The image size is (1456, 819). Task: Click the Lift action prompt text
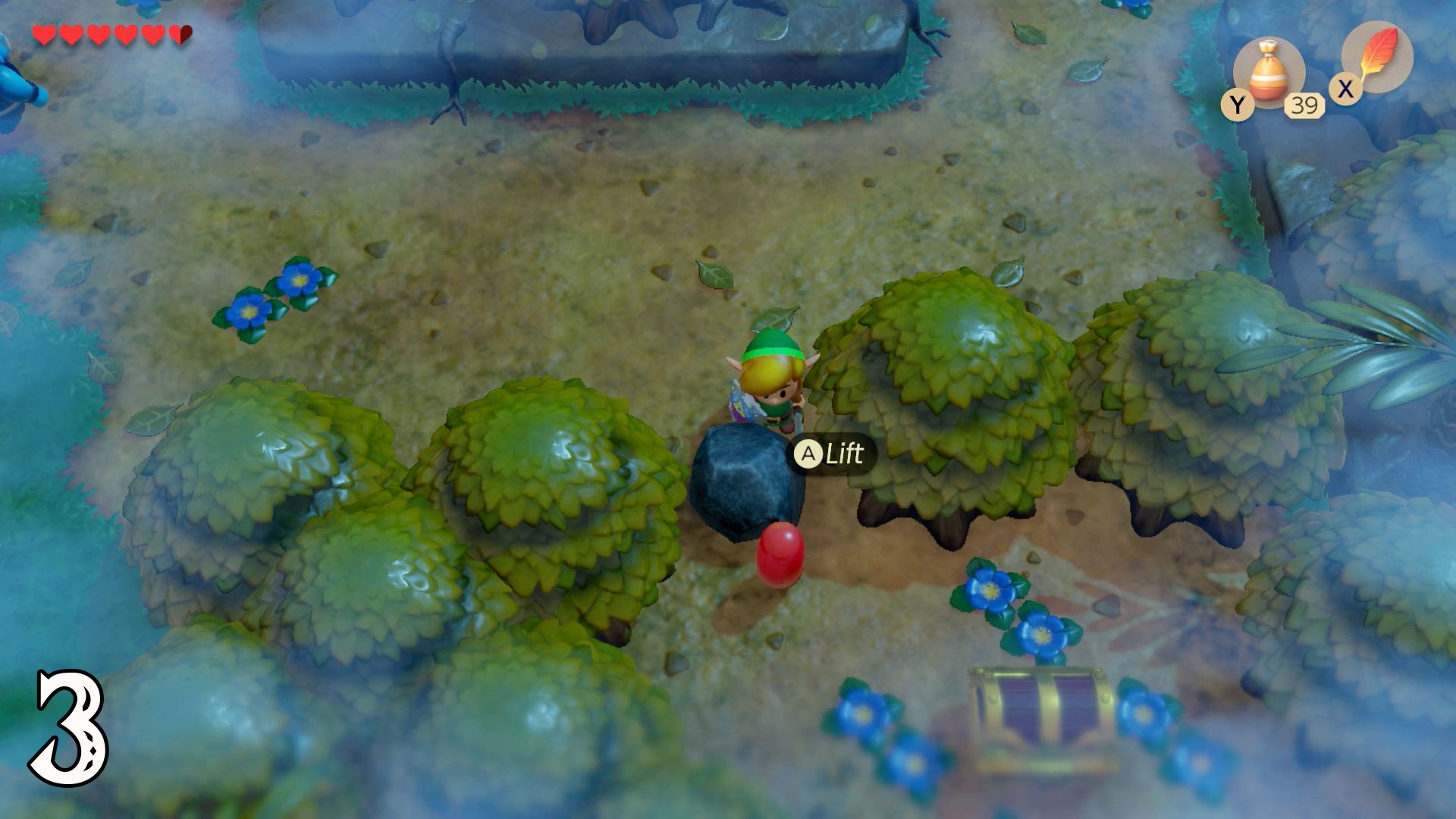pyautogui.click(x=843, y=453)
